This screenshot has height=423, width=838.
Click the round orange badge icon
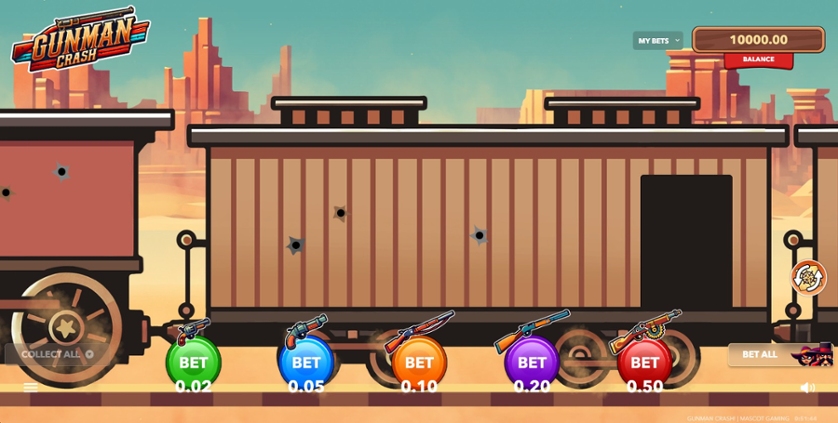[x=808, y=277]
